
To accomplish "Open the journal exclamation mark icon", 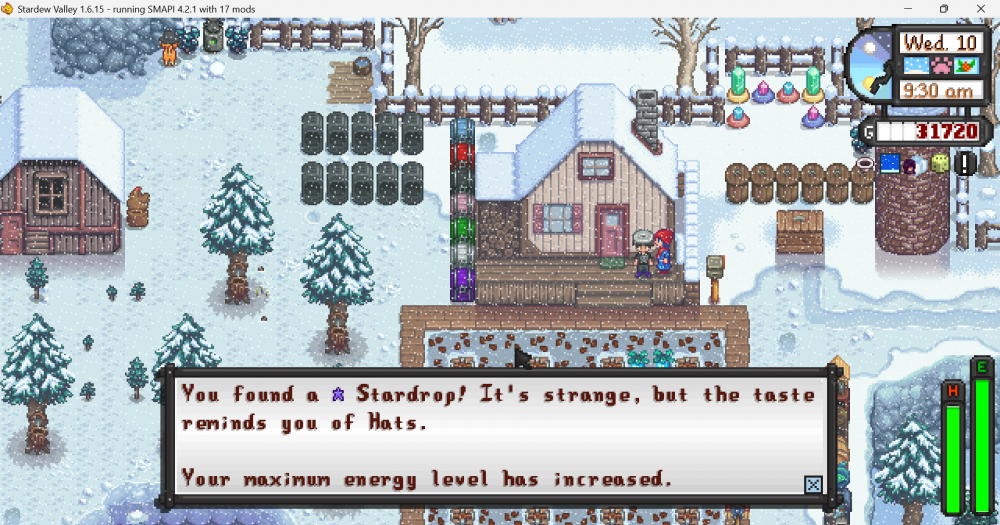I will tap(964, 163).
